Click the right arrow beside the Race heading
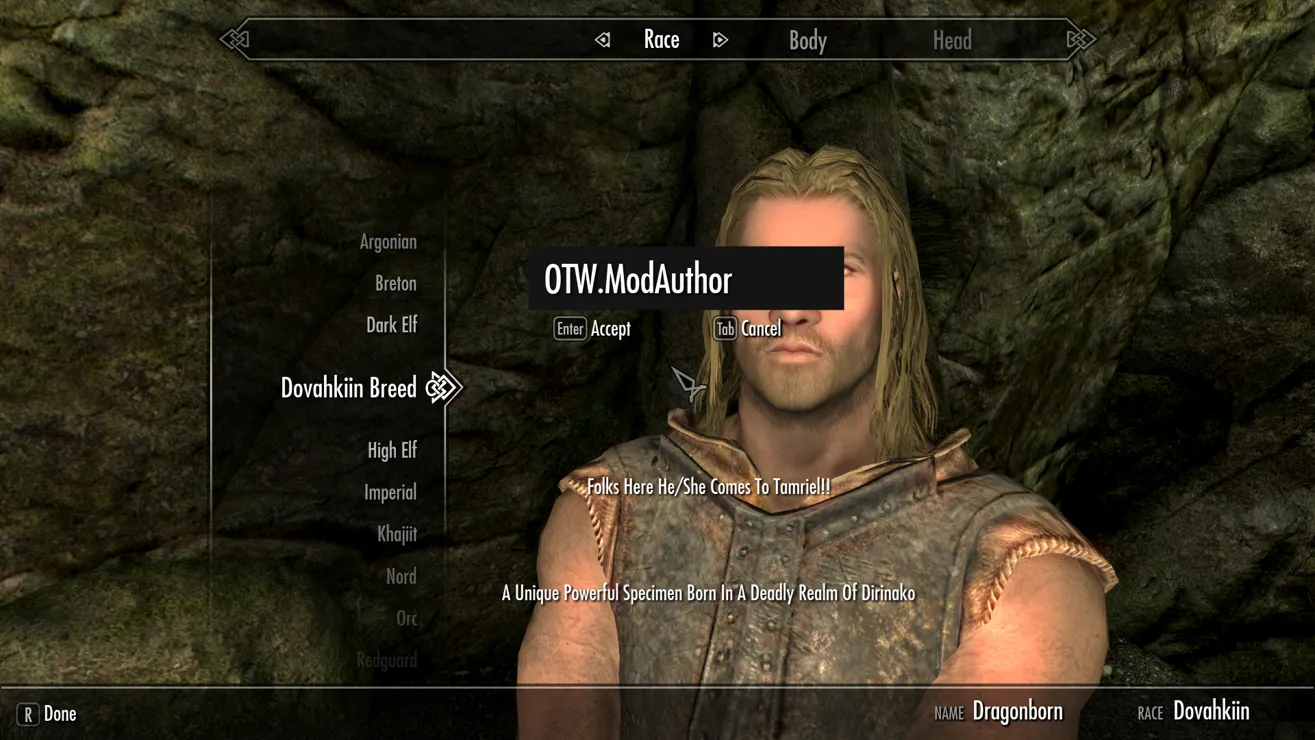This screenshot has height=740, width=1315. 720,39
